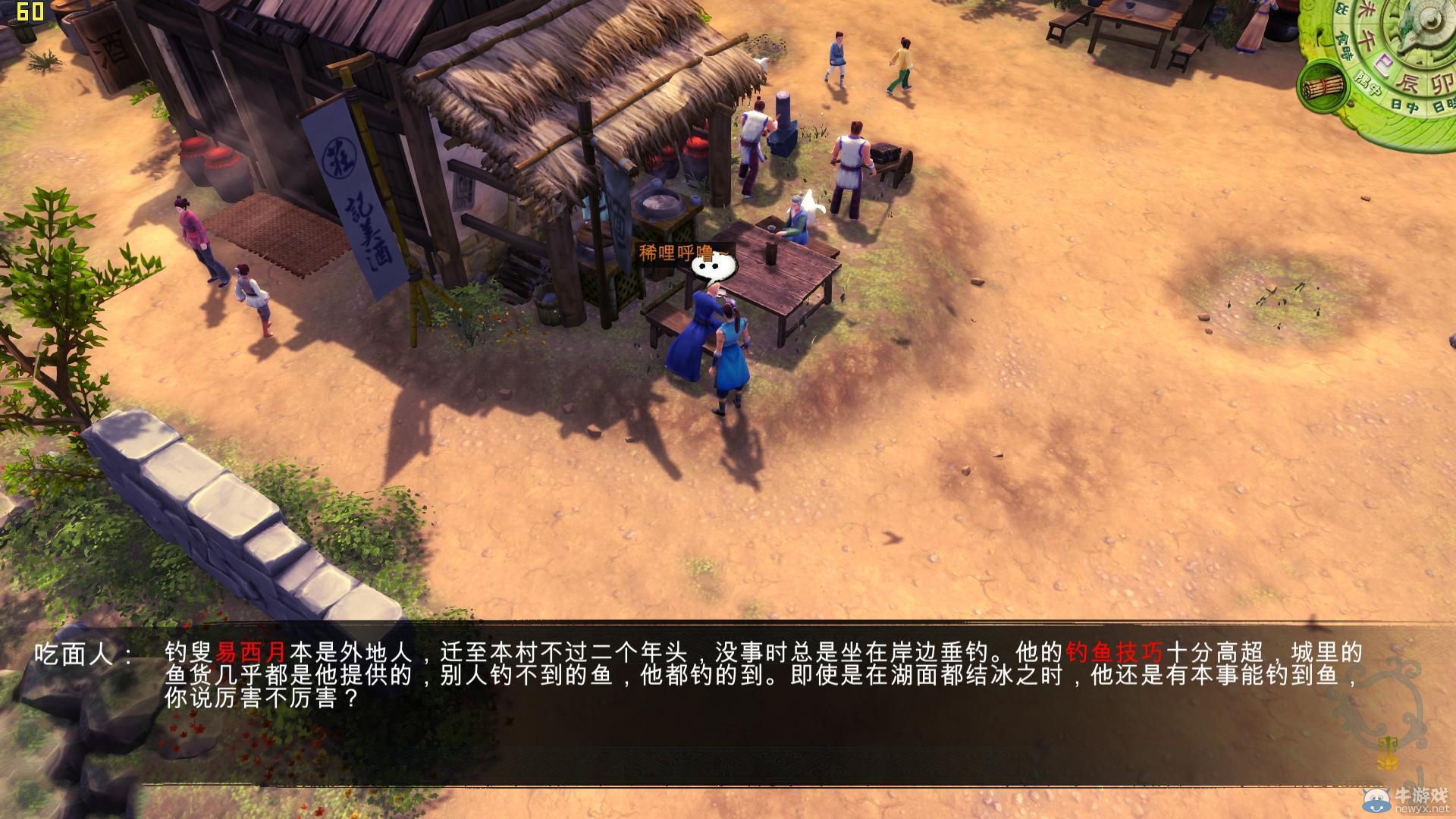Viewport: 1456px width, 819px height.
Task: Click the noodle-eating NPC at the table
Action: click(x=698, y=326)
